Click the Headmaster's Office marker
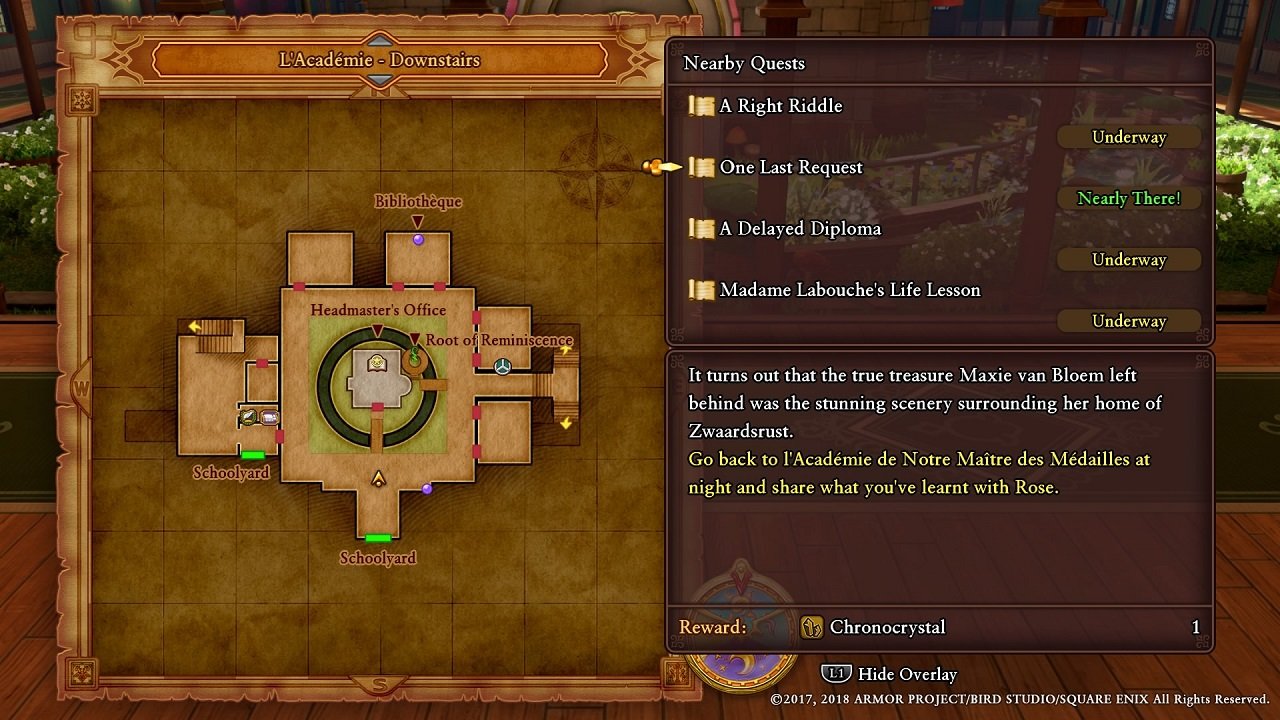 click(377, 330)
